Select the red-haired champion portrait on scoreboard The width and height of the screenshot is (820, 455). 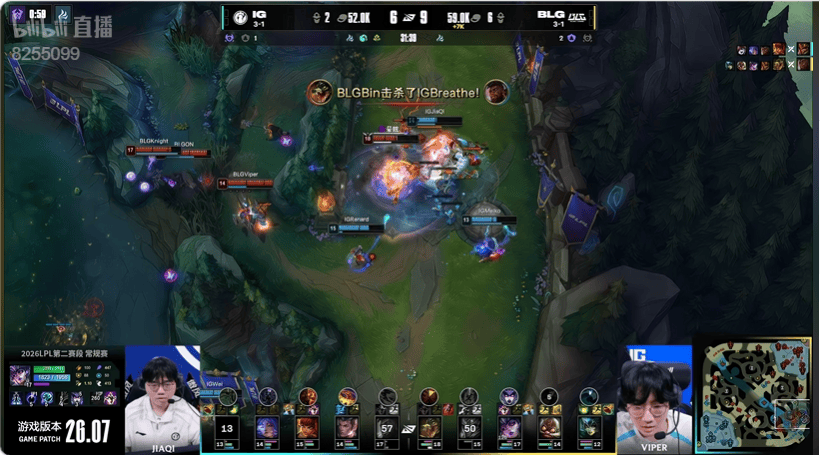point(307,427)
